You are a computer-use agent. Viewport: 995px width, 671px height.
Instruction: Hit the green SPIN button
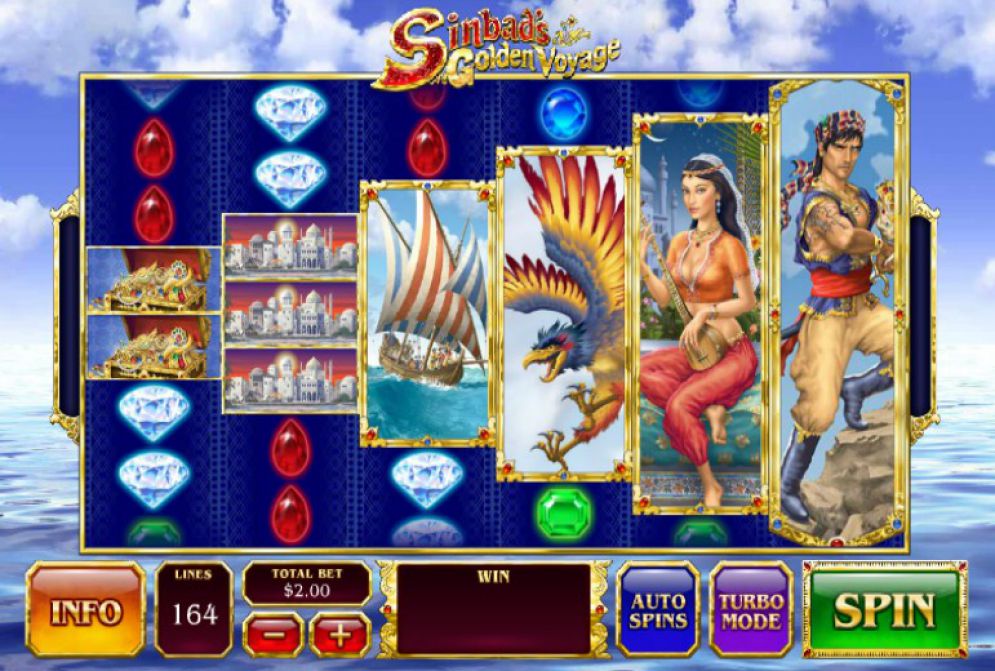(x=885, y=609)
